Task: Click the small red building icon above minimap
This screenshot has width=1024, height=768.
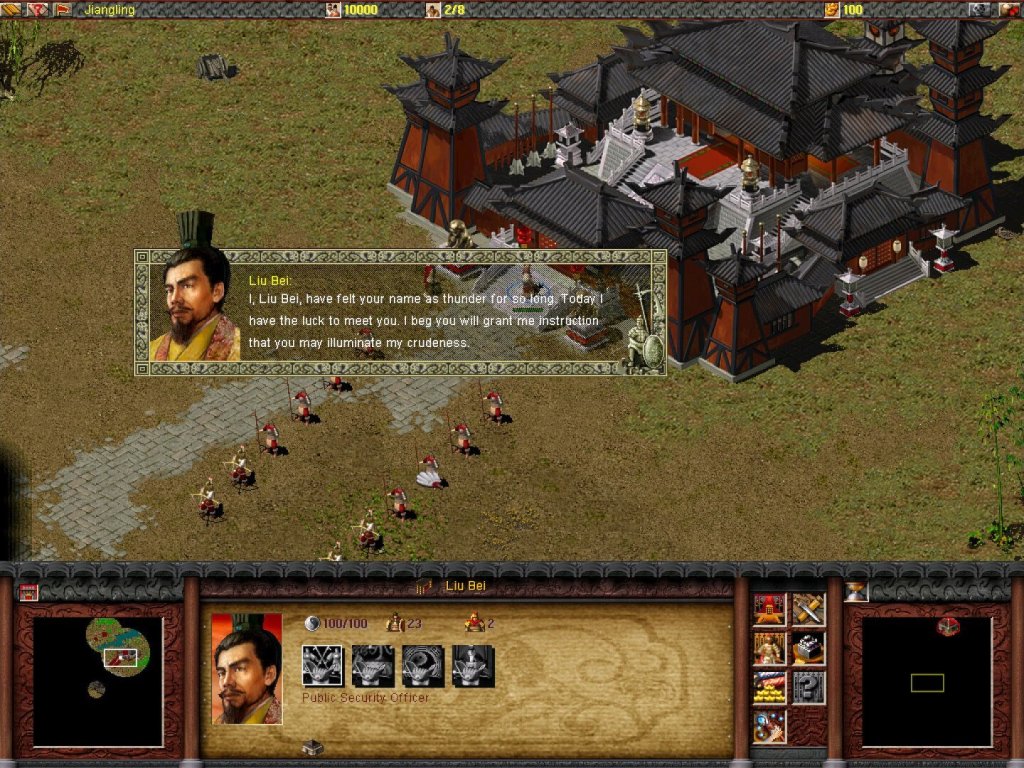Action: click(x=28, y=591)
